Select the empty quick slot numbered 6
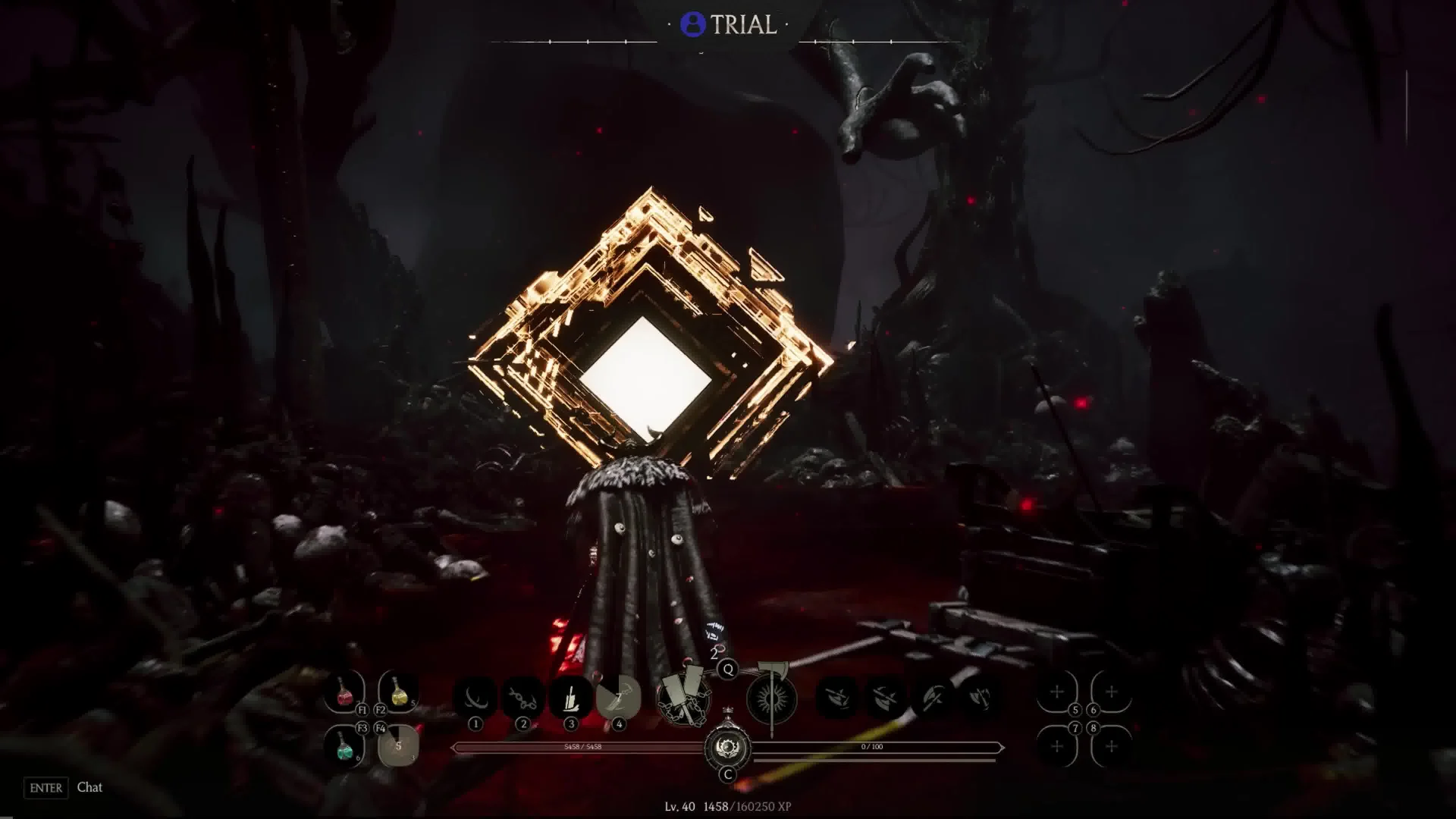 (x=1111, y=692)
